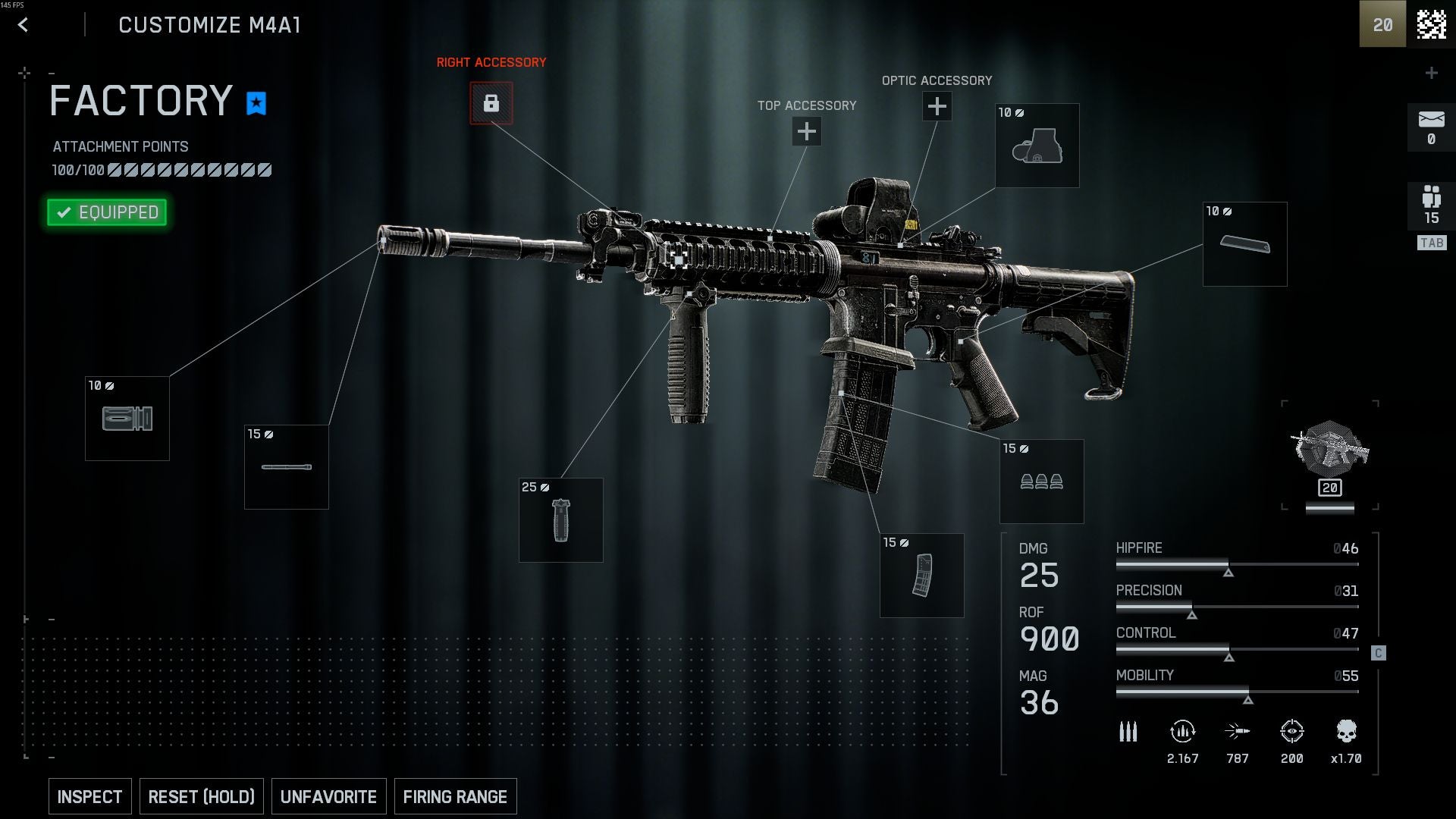Add an Optic Accessory attachment
Viewport: 1456px width, 819px height.
pyautogui.click(x=937, y=106)
